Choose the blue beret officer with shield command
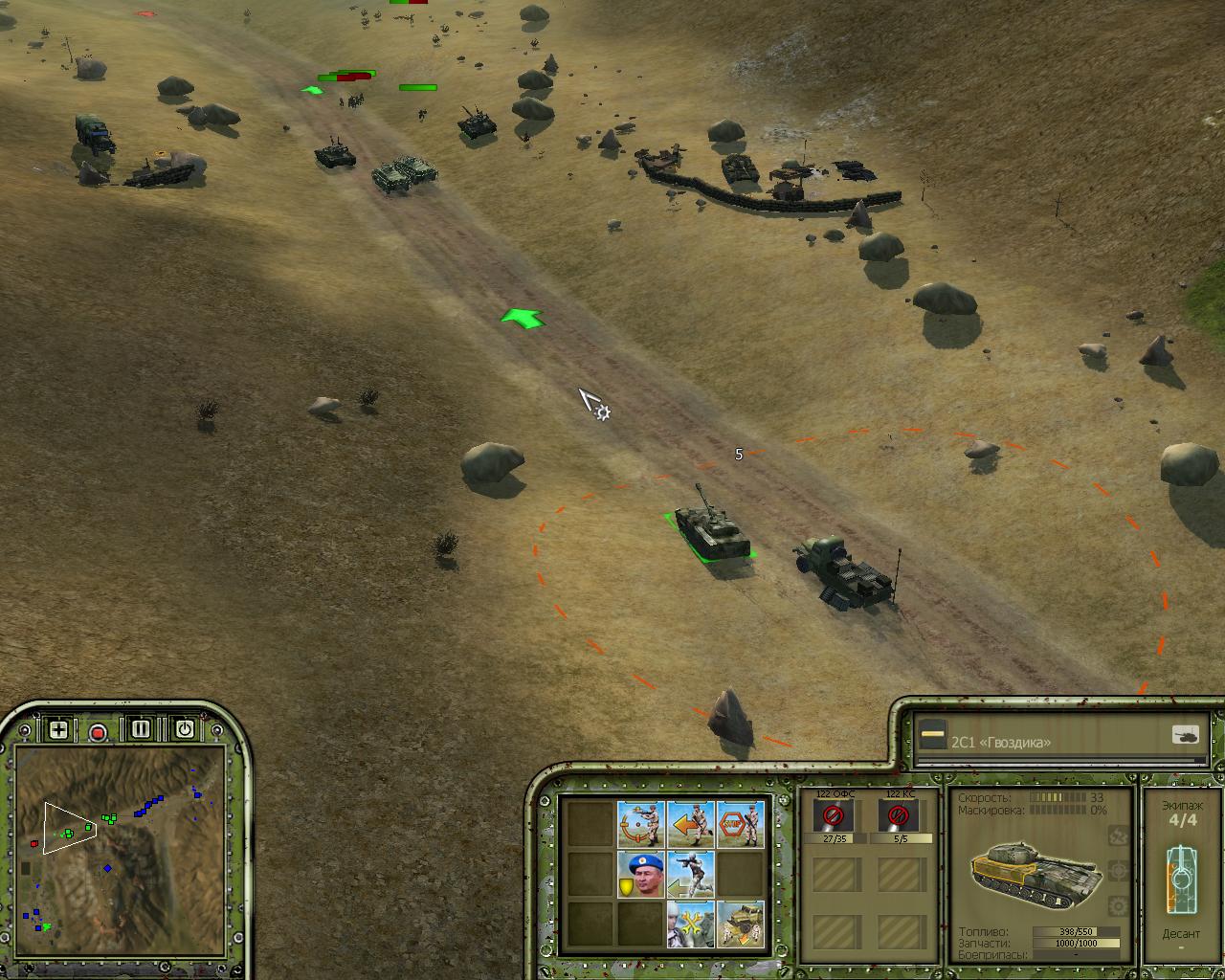Image resolution: width=1225 pixels, height=980 pixels. click(x=640, y=875)
